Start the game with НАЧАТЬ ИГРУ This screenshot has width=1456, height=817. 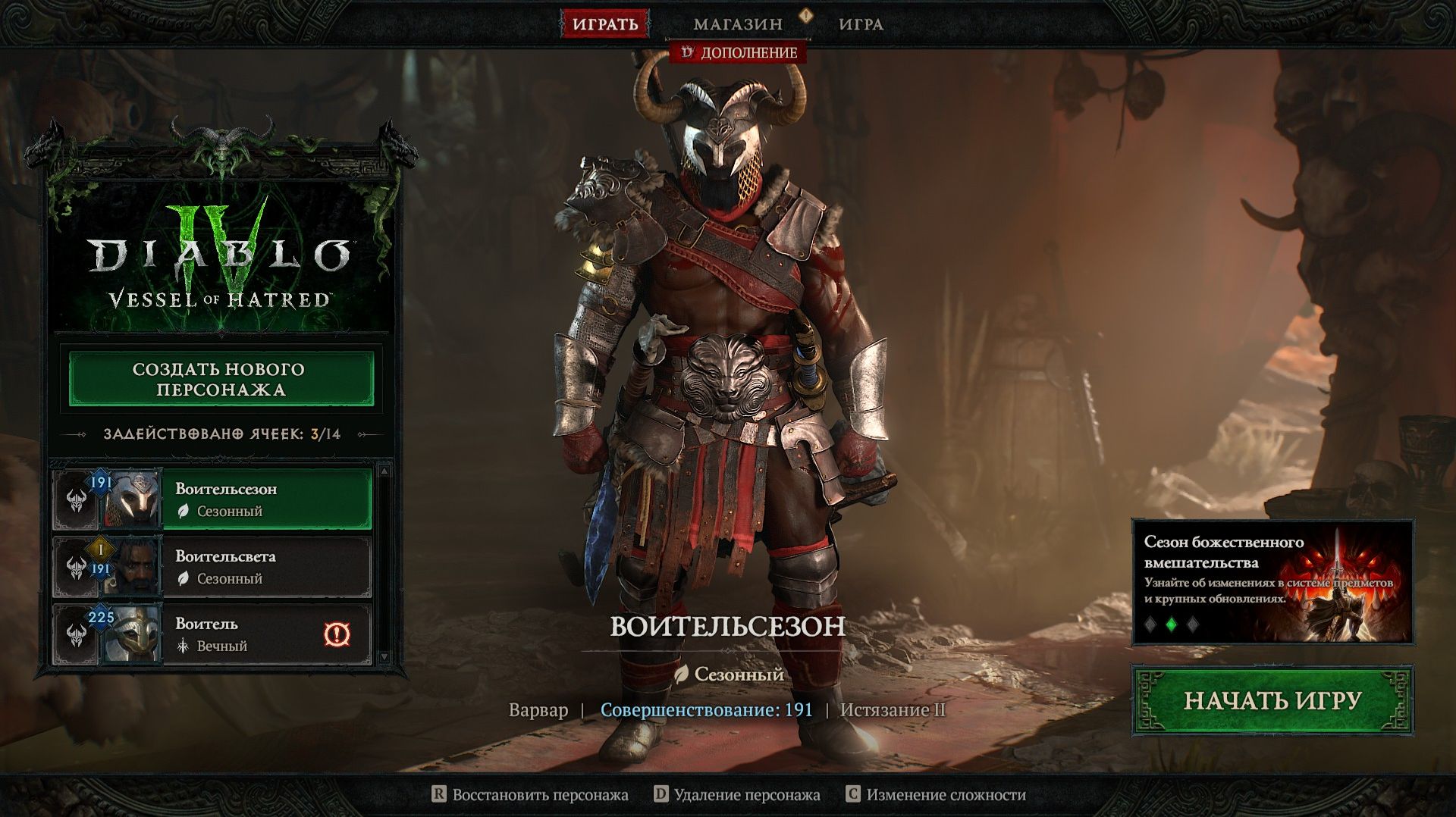[1272, 700]
